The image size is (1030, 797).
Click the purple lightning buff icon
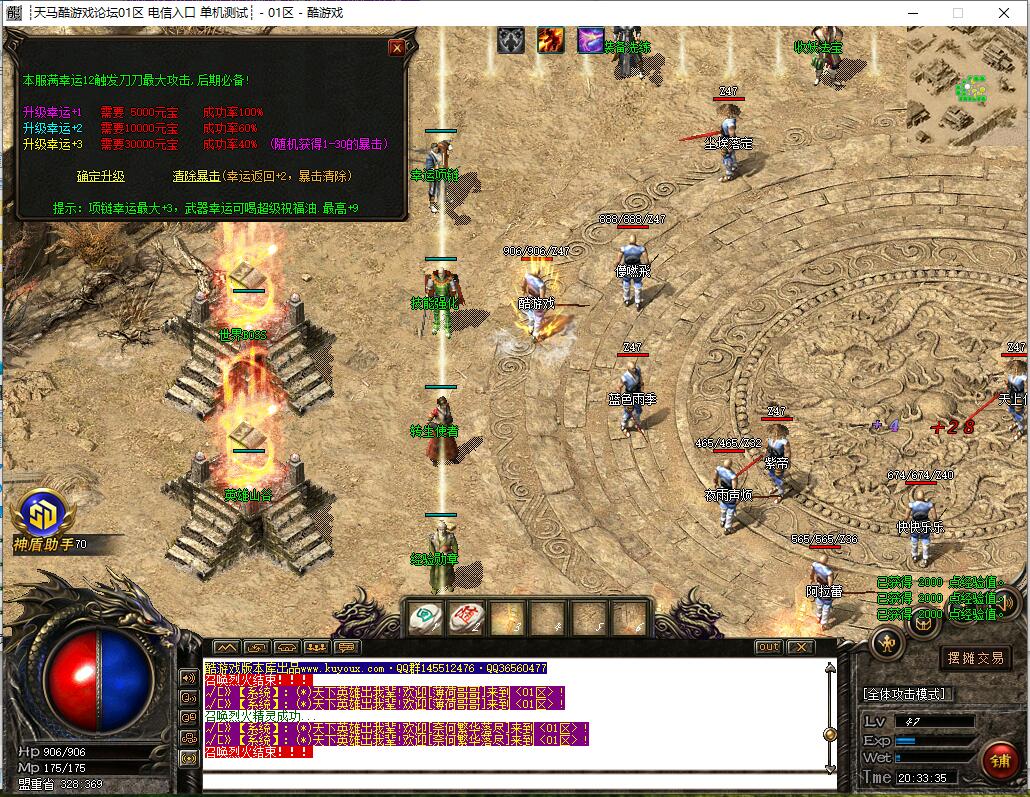[x=590, y=40]
